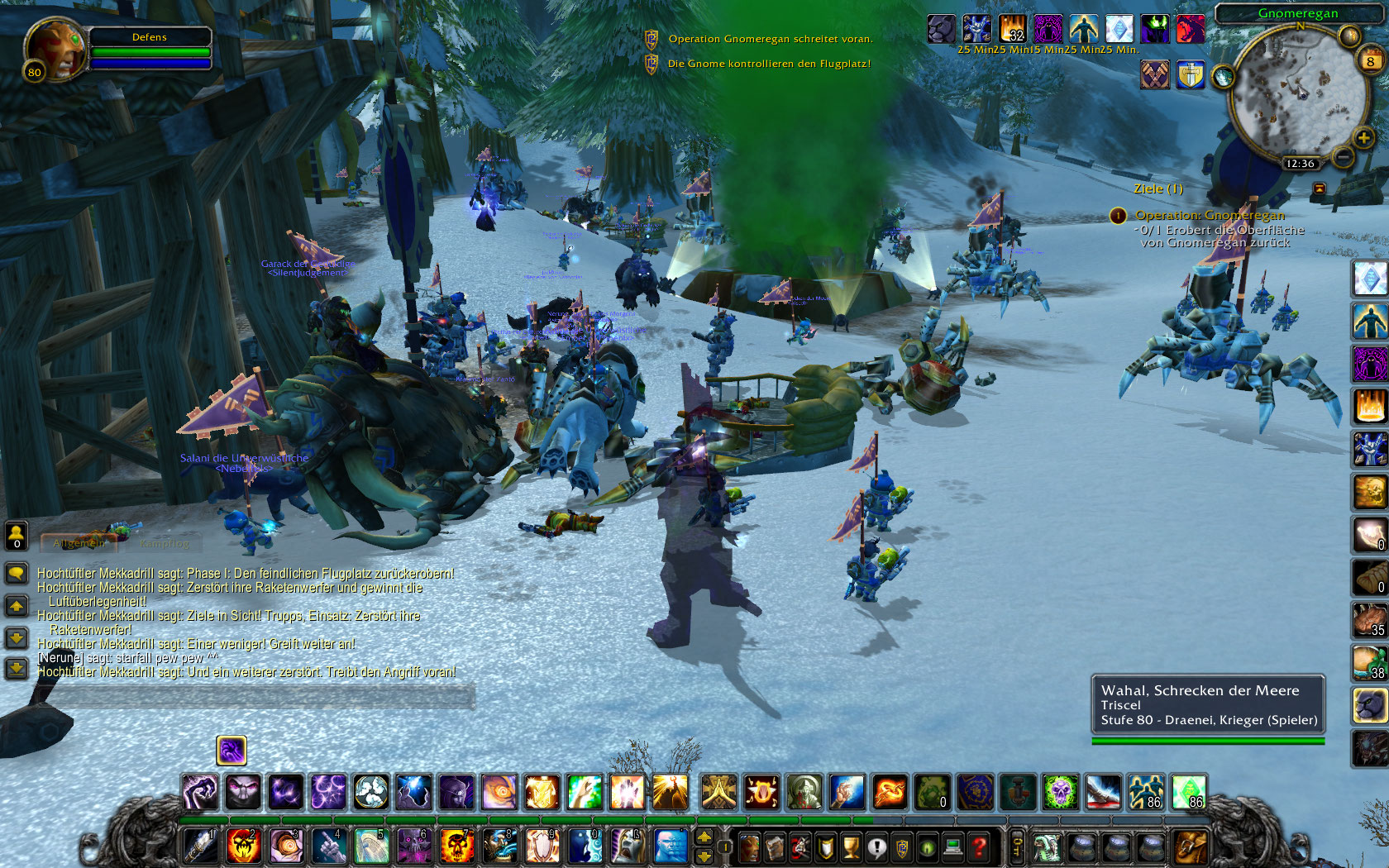Open the LFG eye icon

[928, 847]
